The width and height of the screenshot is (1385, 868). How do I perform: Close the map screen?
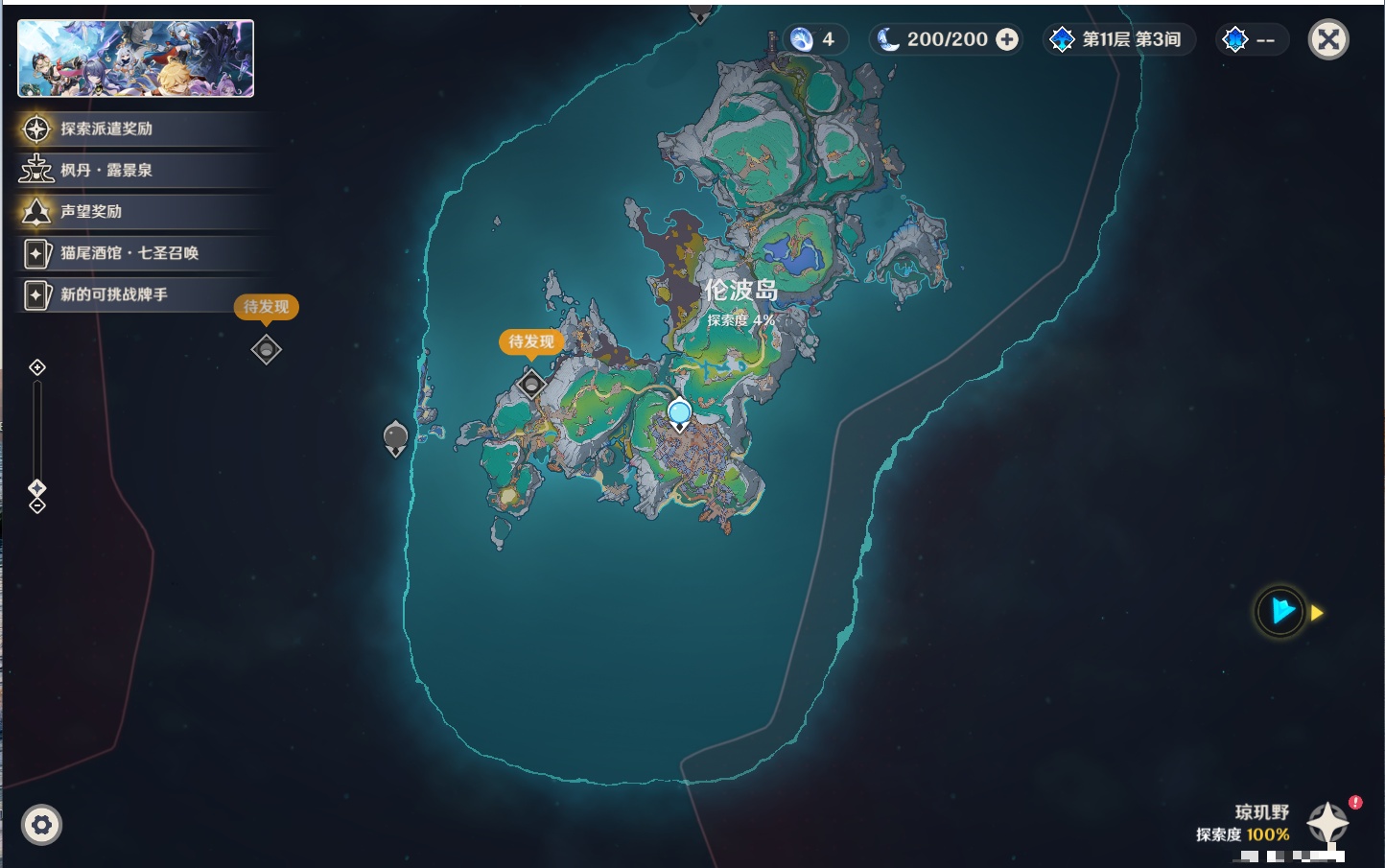tap(1328, 39)
